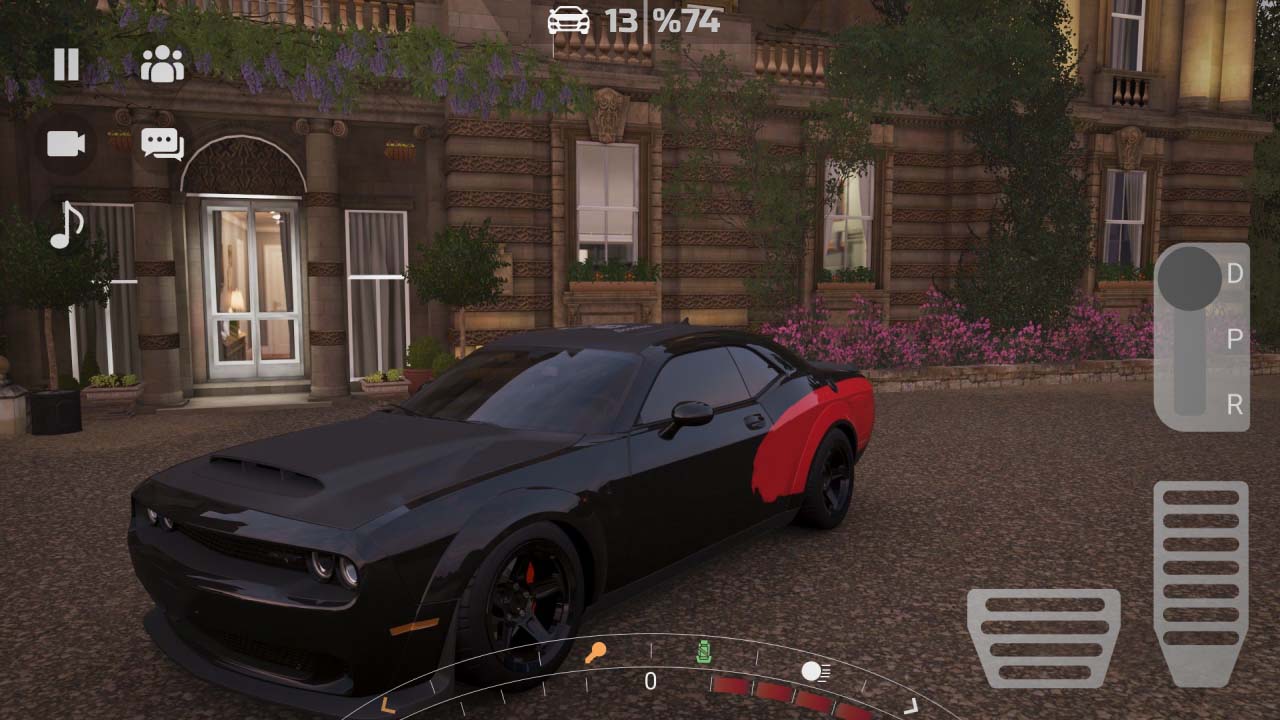The height and width of the screenshot is (720, 1280).
Task: Pause the game
Action: point(64,65)
